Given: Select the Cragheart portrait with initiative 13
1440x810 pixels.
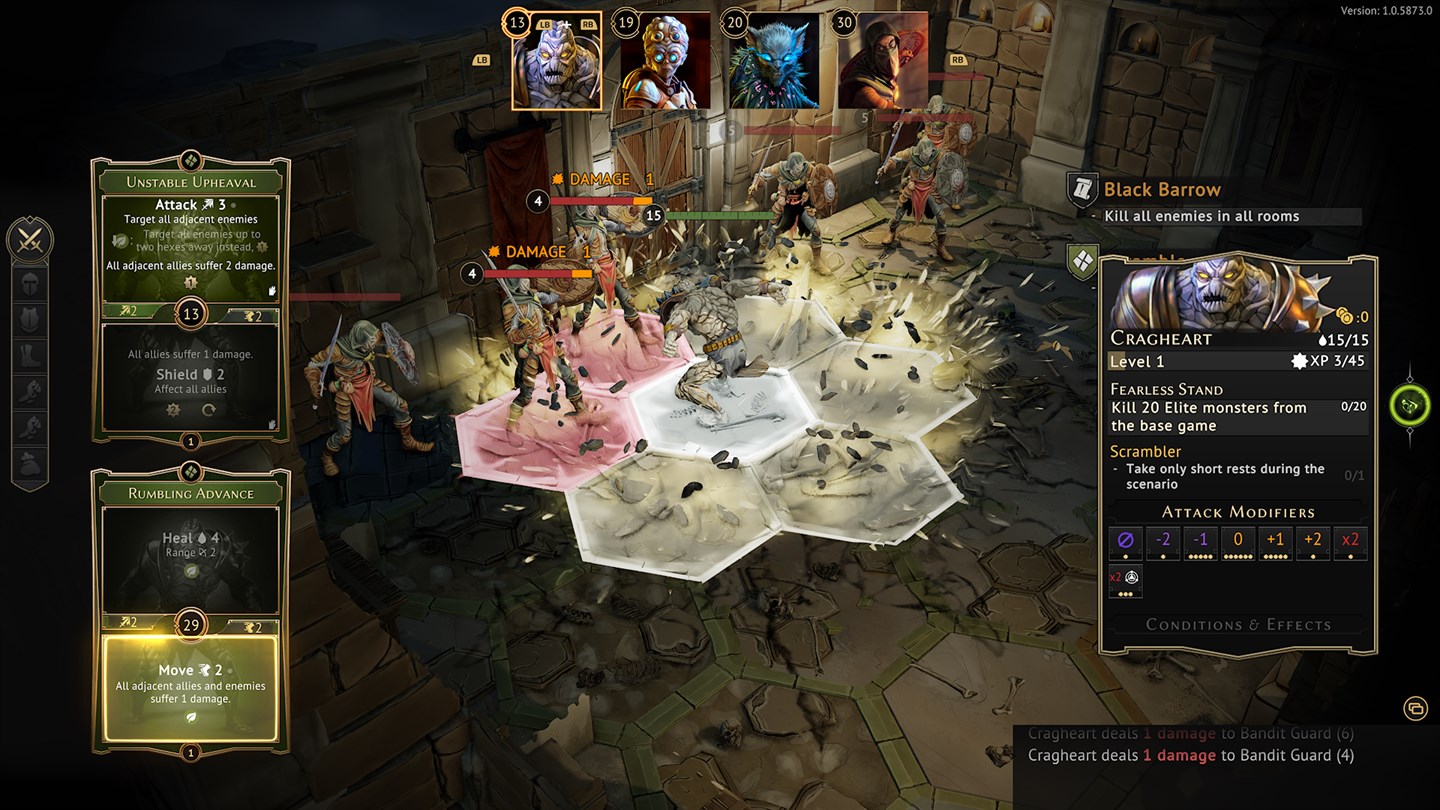Looking at the screenshot, I should coord(557,61).
